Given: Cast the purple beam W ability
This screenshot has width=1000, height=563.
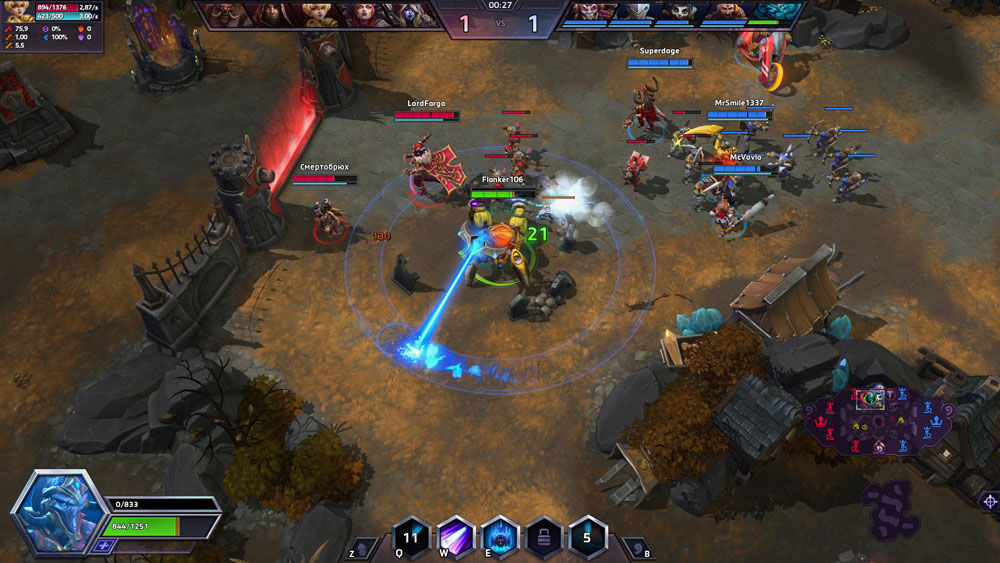Looking at the screenshot, I should 455,535.
